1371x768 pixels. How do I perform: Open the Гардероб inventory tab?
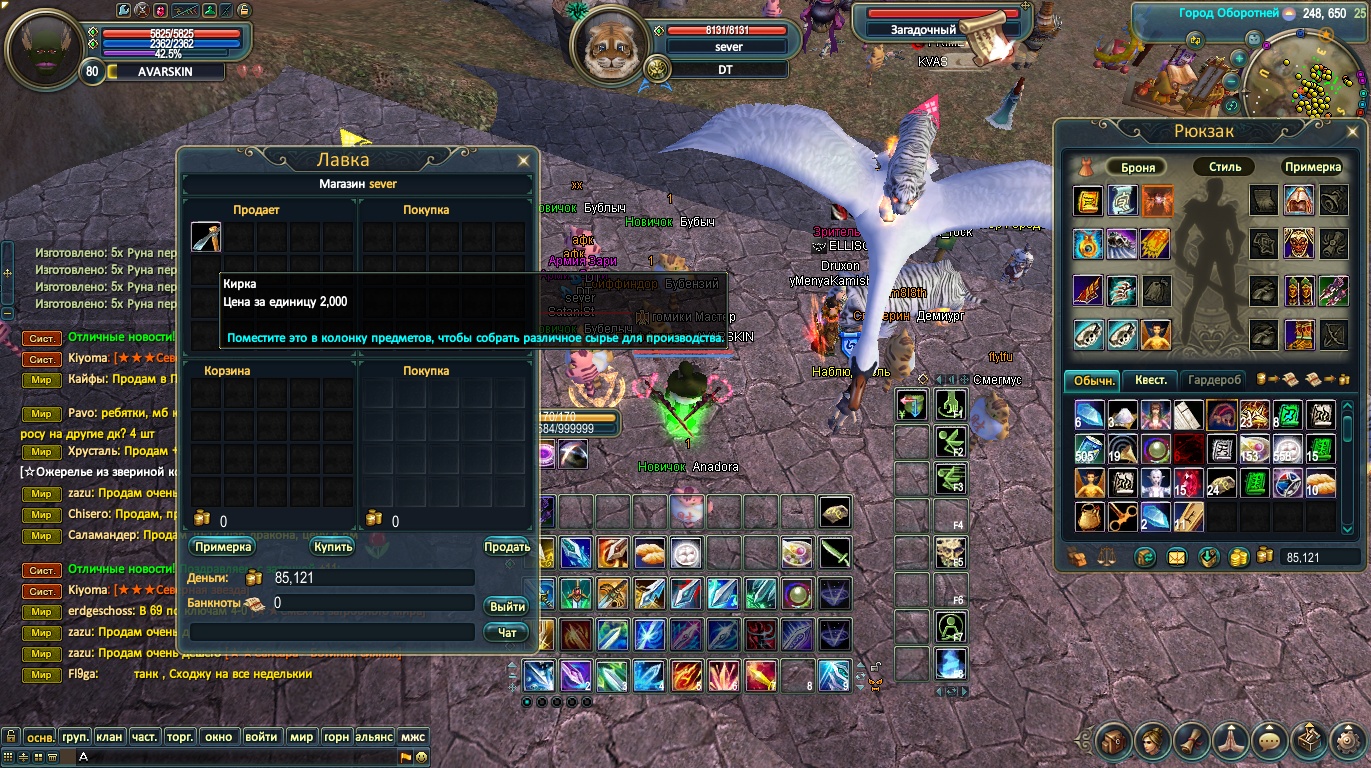1215,381
